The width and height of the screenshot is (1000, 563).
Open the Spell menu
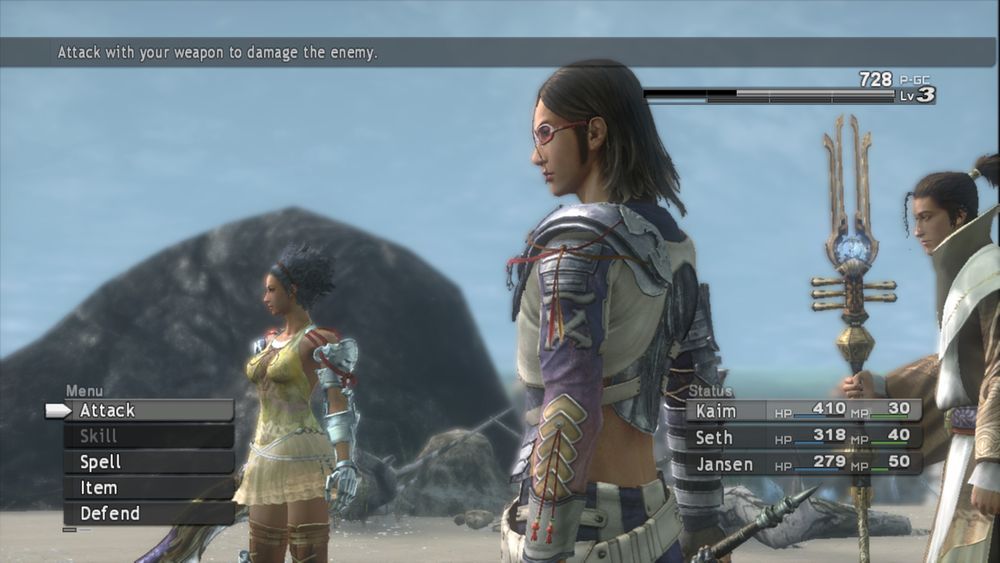pos(148,463)
